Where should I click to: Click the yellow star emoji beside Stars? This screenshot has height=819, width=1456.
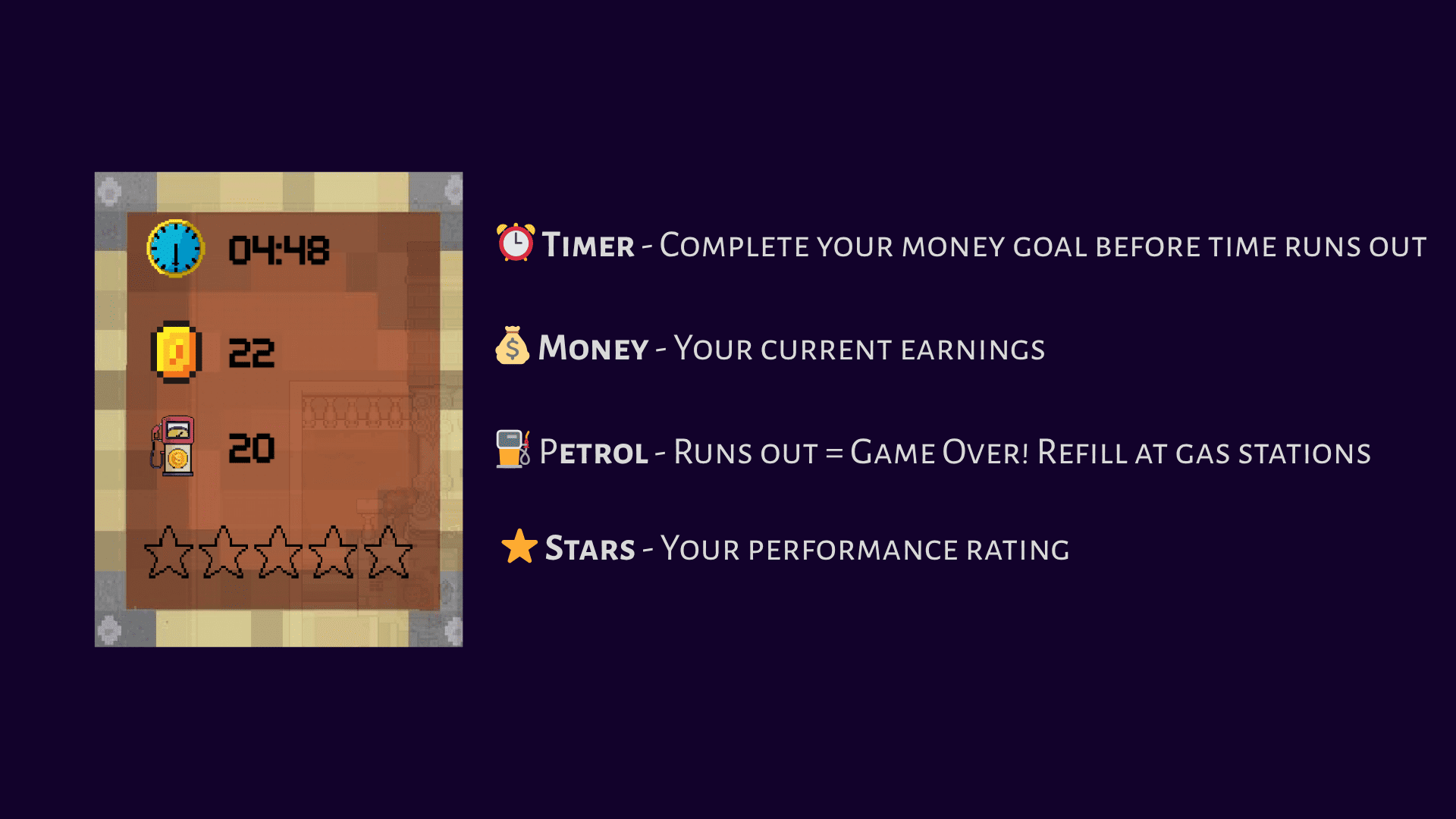(x=518, y=548)
